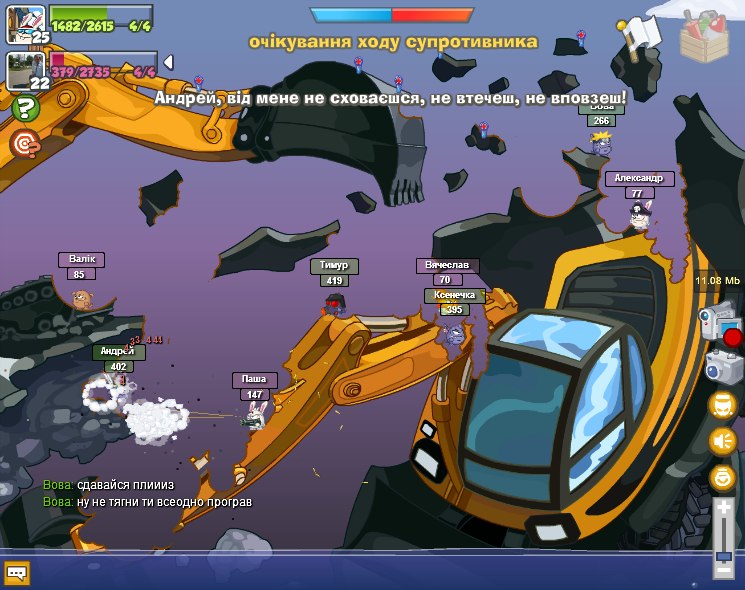Collapse the team panel with the white arrow
The height and width of the screenshot is (590, 745).
[168, 62]
